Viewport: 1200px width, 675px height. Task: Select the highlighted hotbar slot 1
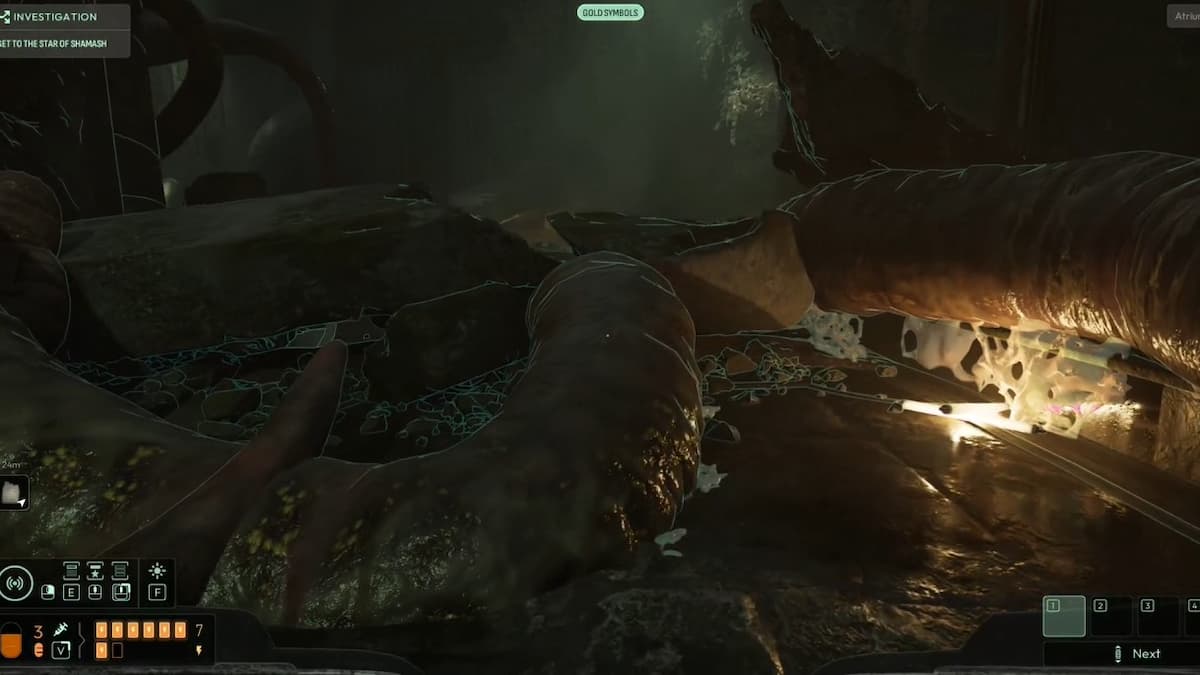pyautogui.click(x=1063, y=616)
